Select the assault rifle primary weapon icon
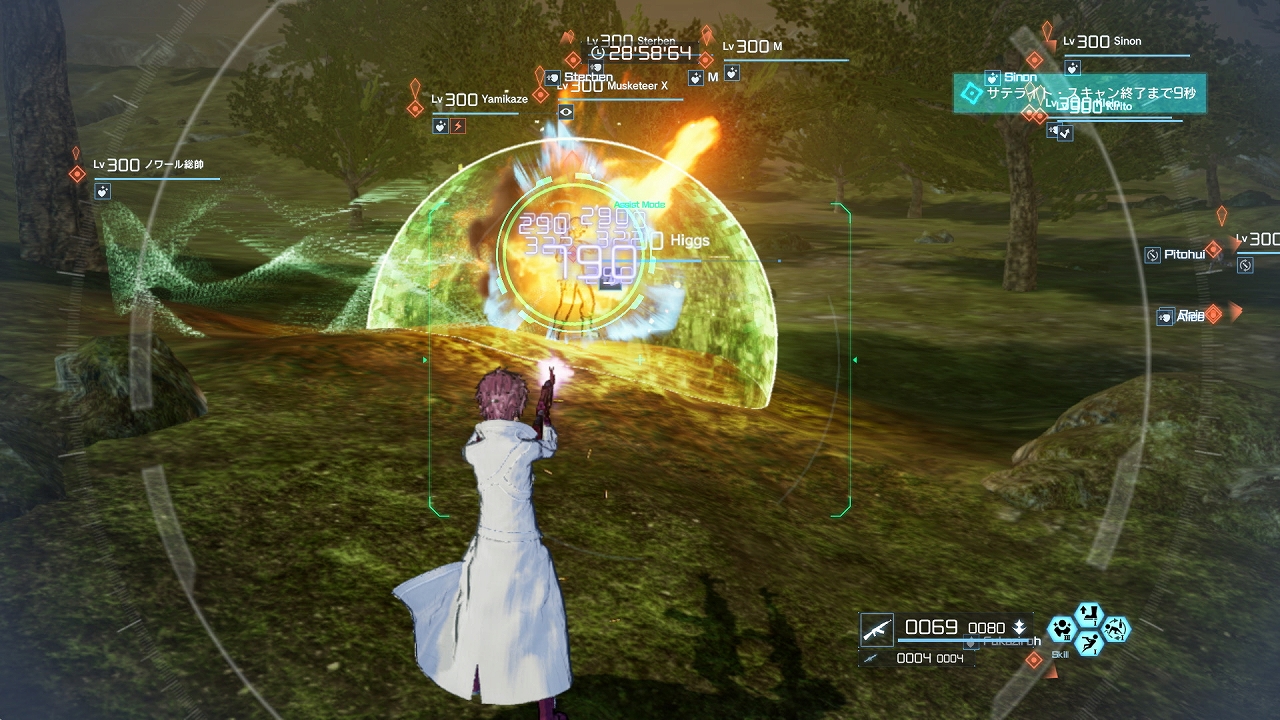Image resolution: width=1280 pixels, height=720 pixels. click(877, 629)
